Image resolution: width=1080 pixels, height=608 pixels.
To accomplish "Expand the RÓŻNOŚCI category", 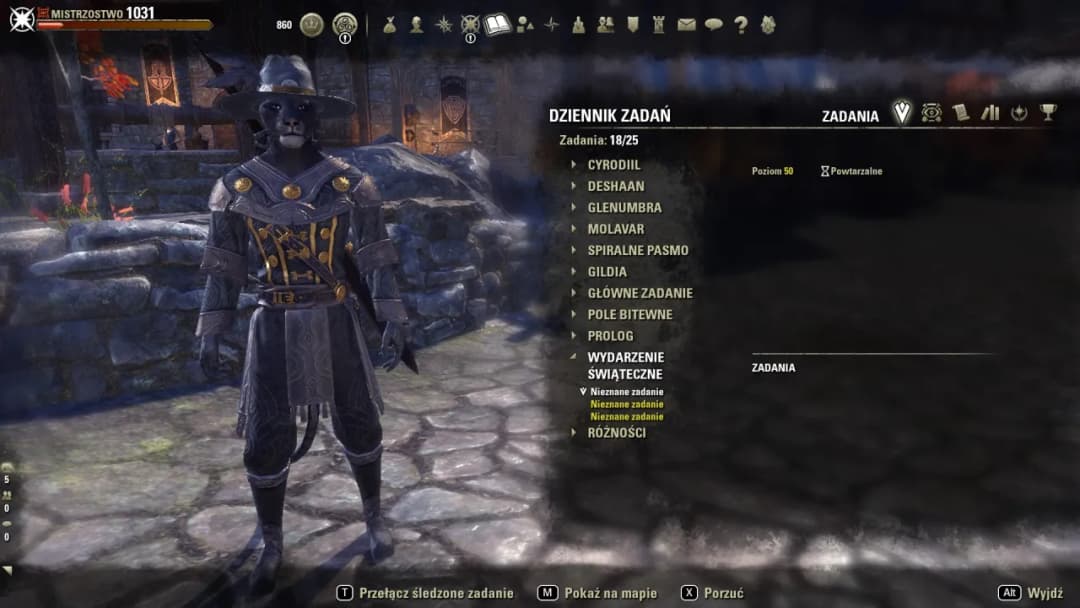I will (x=616, y=433).
